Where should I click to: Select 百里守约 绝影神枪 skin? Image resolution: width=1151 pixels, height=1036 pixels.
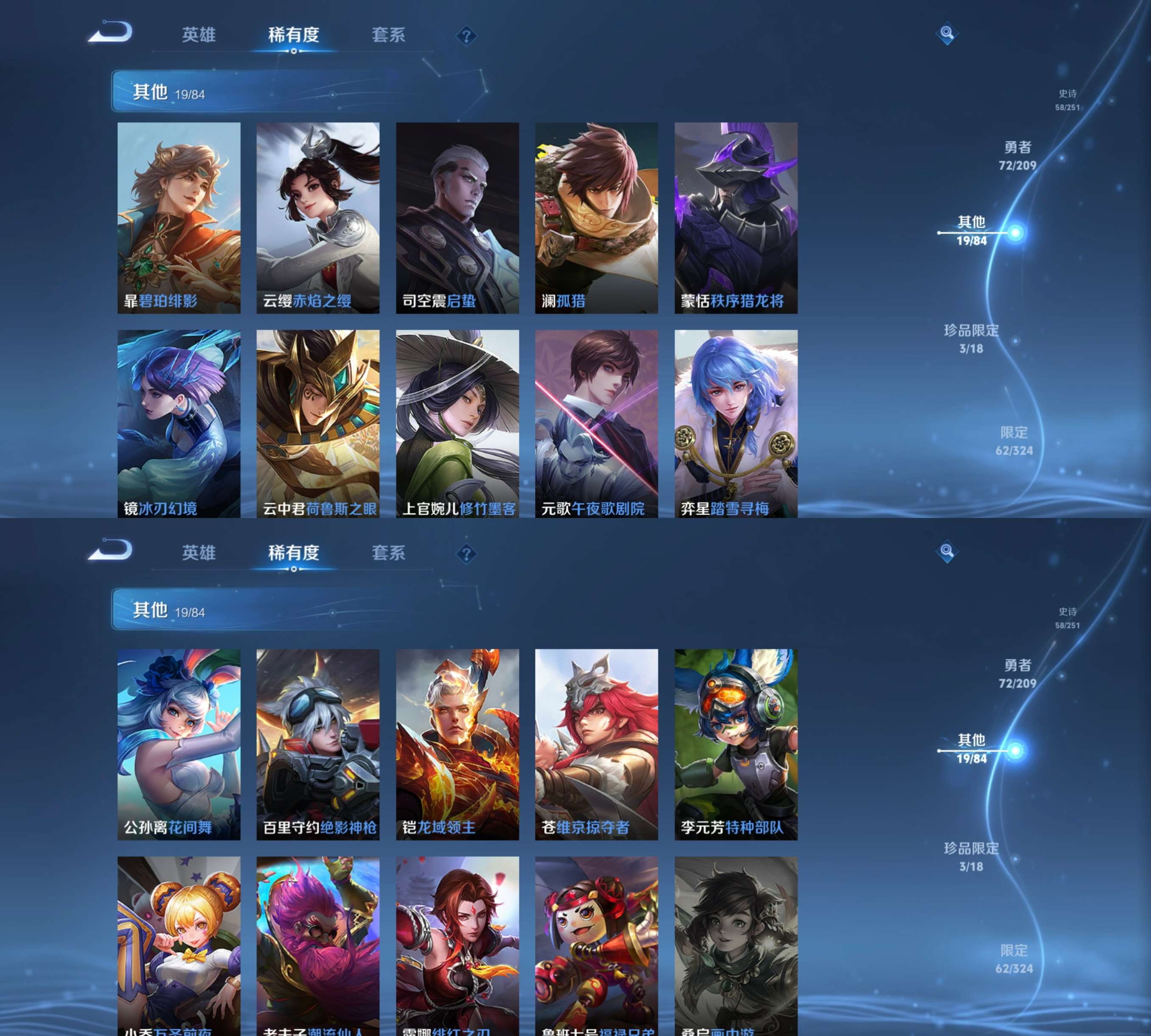318,744
